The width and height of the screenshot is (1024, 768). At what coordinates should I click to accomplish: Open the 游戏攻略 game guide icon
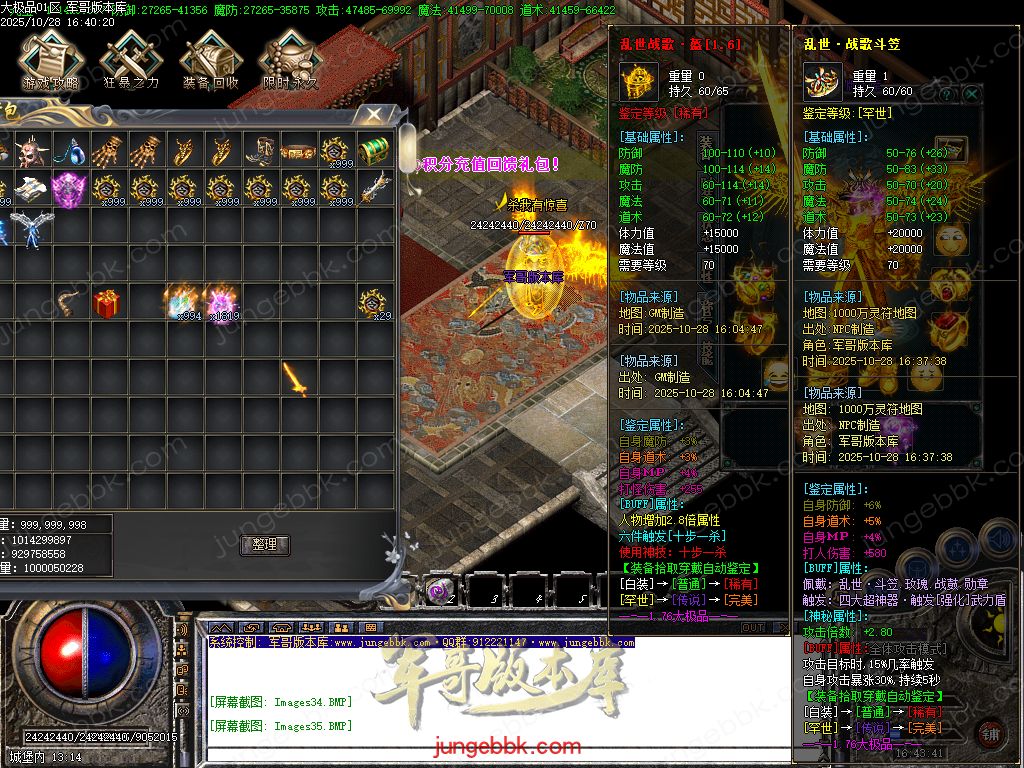point(50,60)
